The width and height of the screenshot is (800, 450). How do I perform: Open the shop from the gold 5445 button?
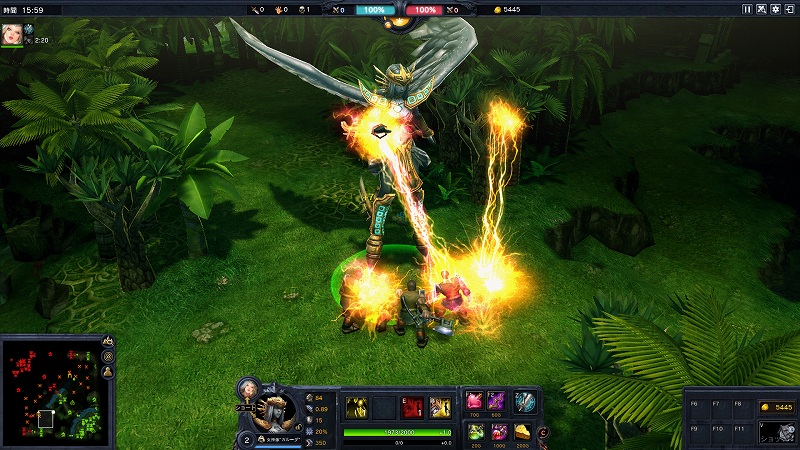click(x=774, y=407)
